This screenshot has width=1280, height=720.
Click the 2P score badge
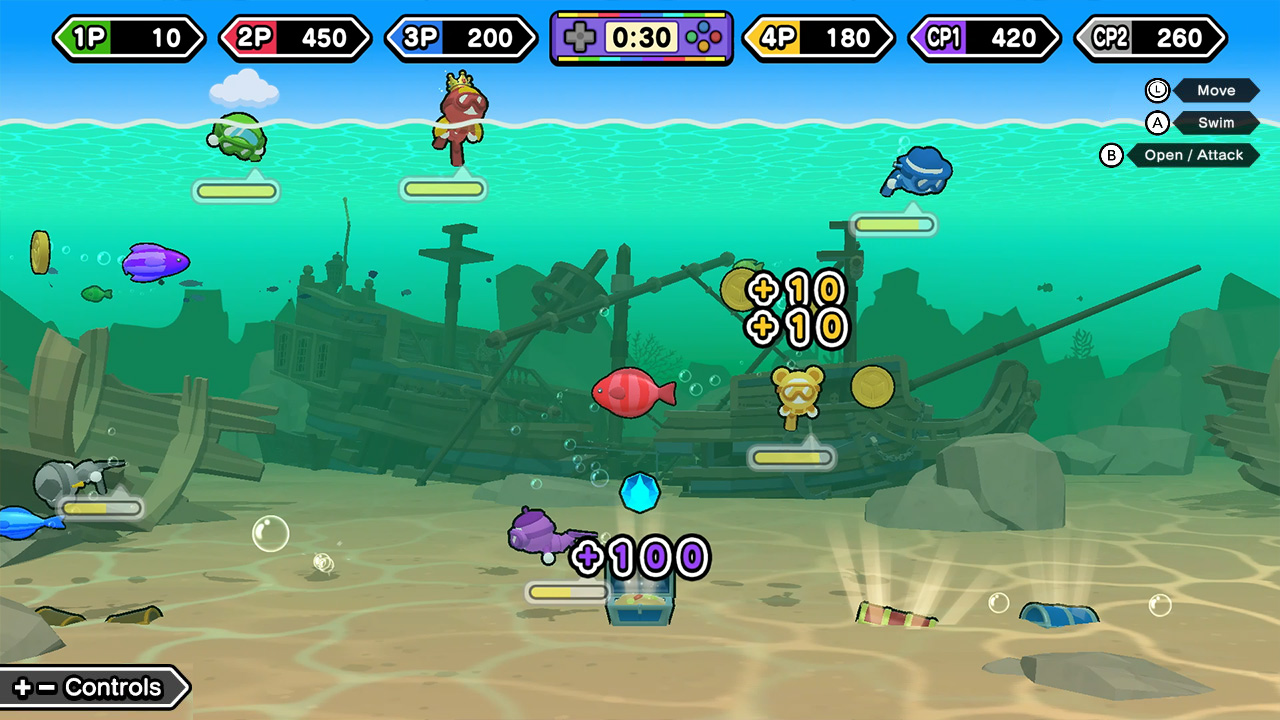tap(295, 38)
